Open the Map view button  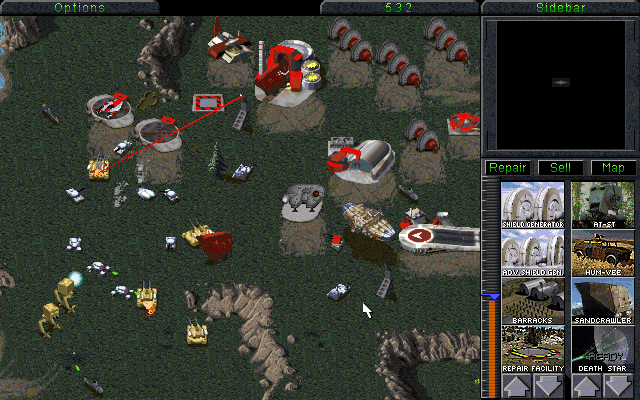(612, 167)
